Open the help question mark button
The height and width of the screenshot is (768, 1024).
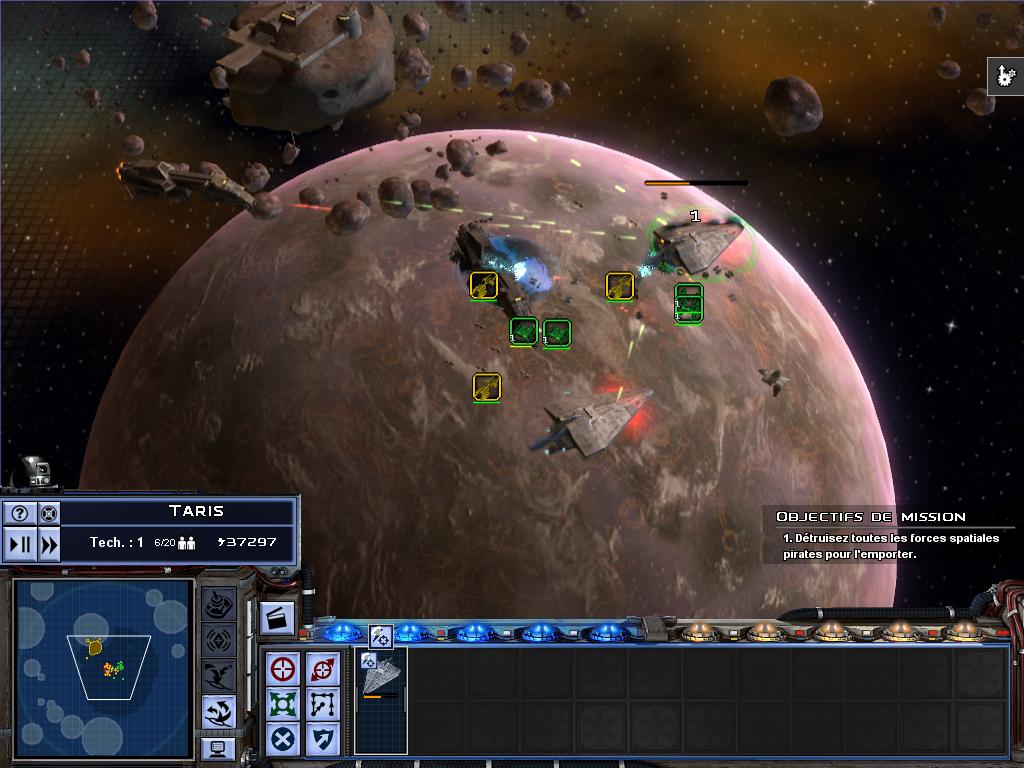[x=19, y=514]
